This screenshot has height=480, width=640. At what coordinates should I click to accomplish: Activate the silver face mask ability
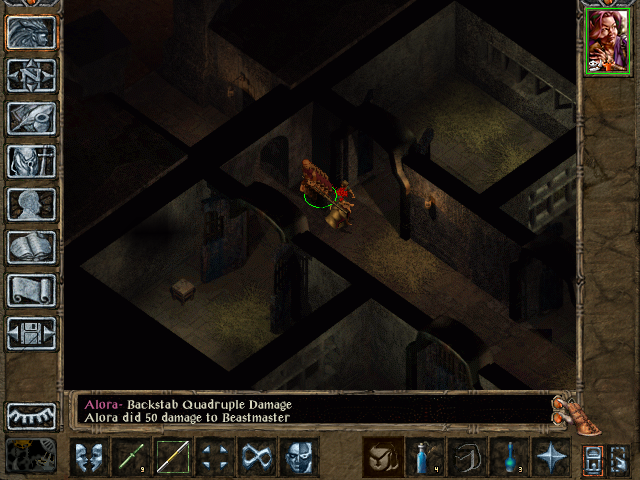click(x=298, y=457)
